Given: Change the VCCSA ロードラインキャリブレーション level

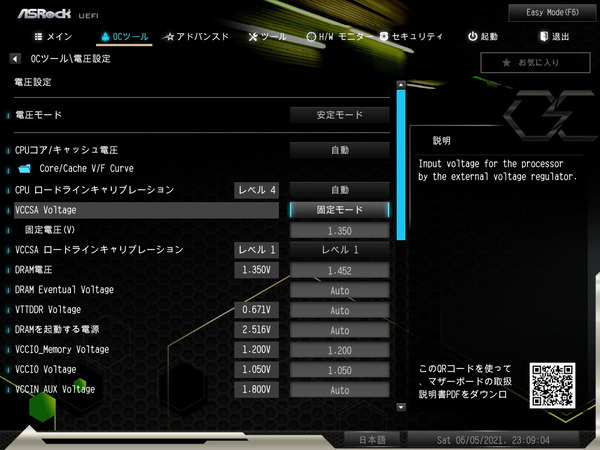Looking at the screenshot, I should click(x=339, y=250).
